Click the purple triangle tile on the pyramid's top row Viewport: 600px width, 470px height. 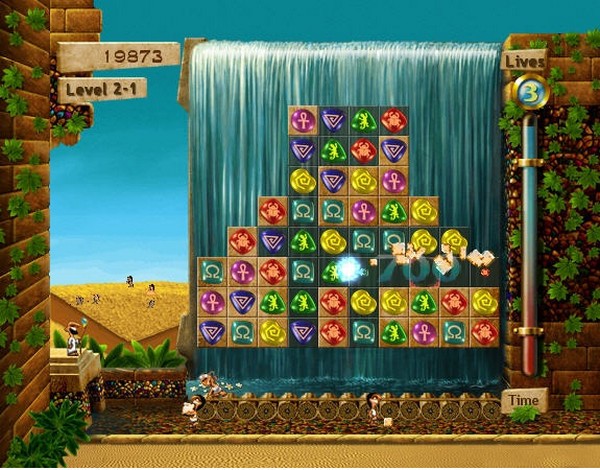333,121
